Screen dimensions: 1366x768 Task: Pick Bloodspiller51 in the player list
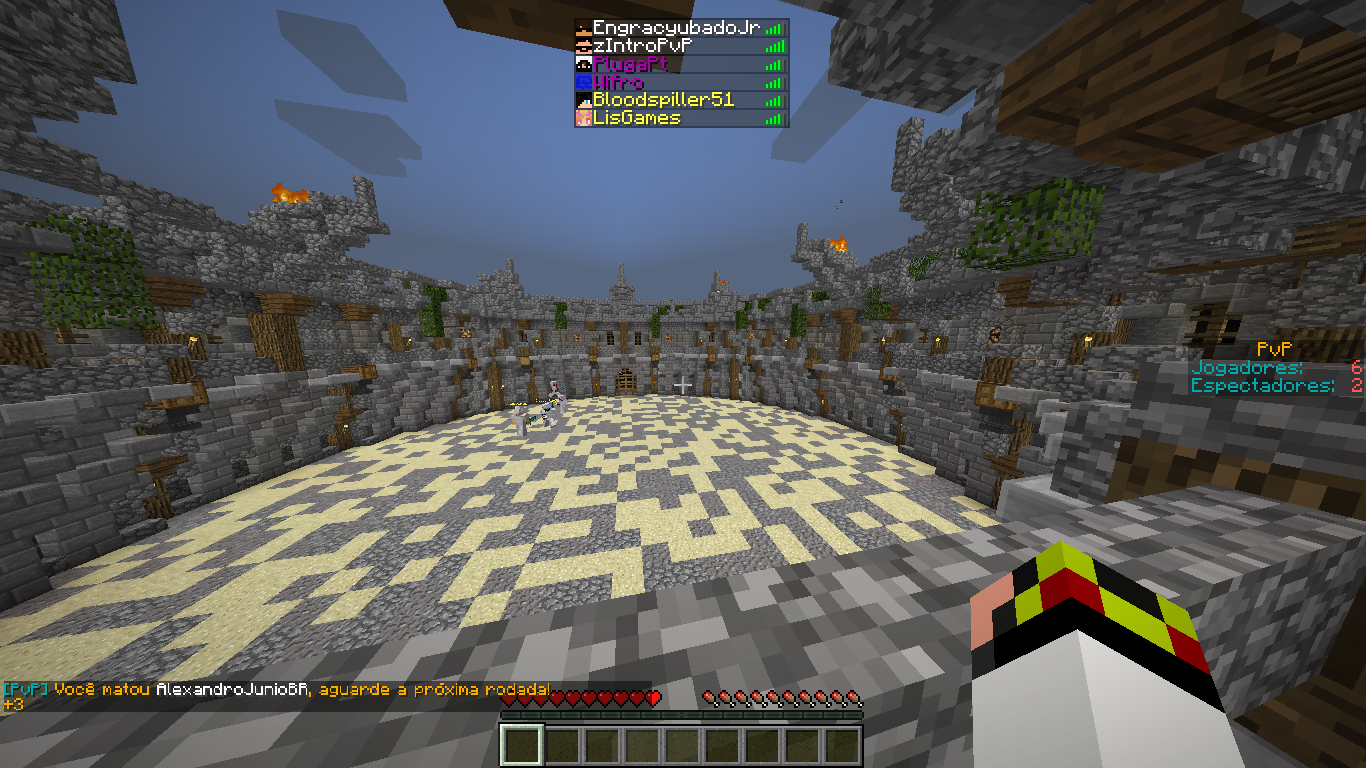coord(663,100)
